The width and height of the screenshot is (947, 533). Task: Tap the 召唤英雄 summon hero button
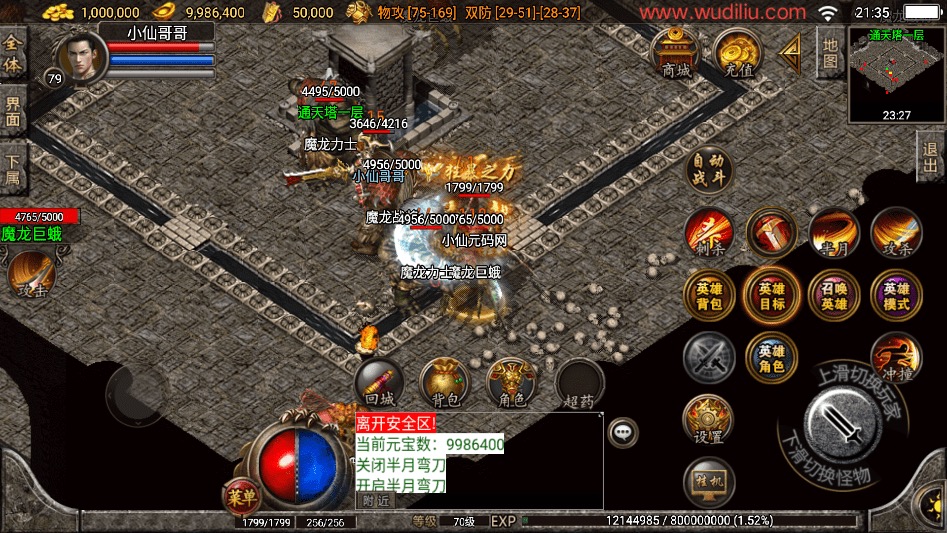(x=833, y=295)
